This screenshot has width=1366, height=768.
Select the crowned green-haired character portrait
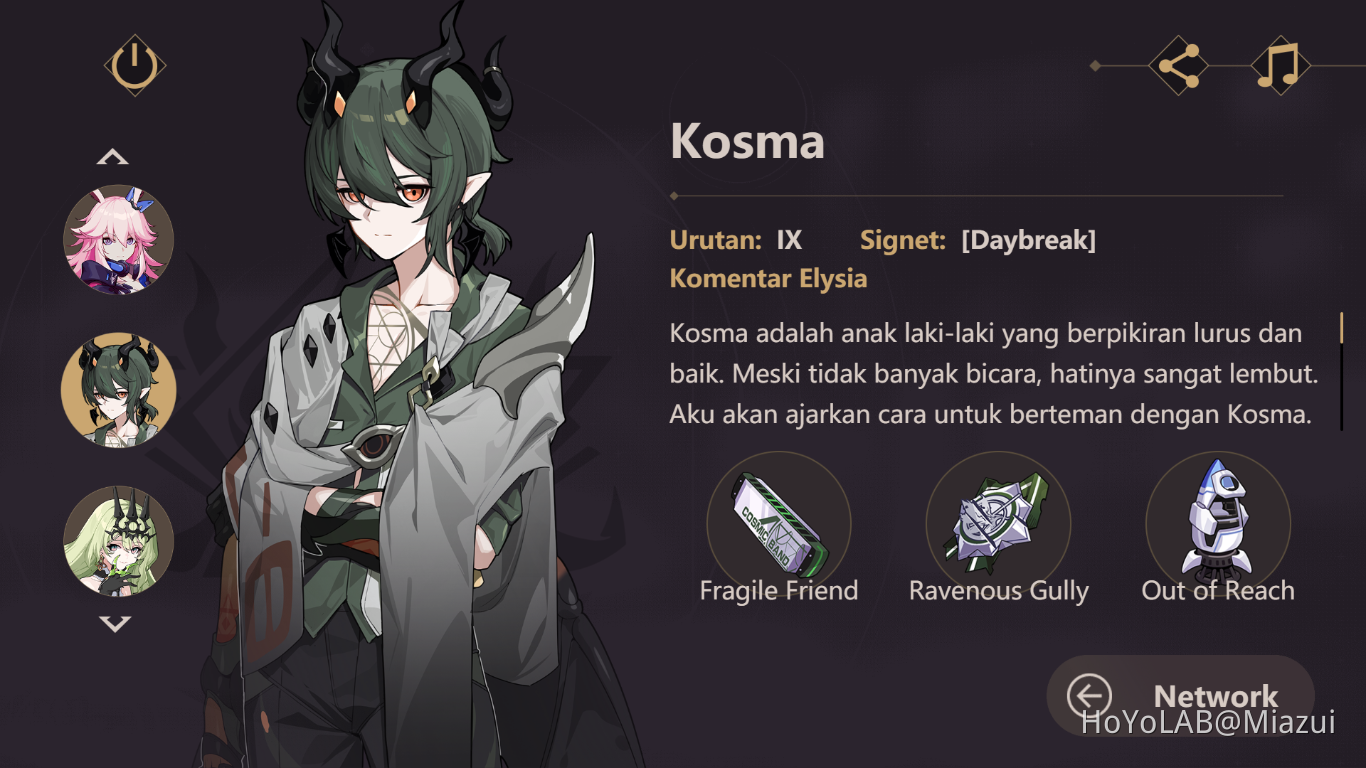[117, 540]
